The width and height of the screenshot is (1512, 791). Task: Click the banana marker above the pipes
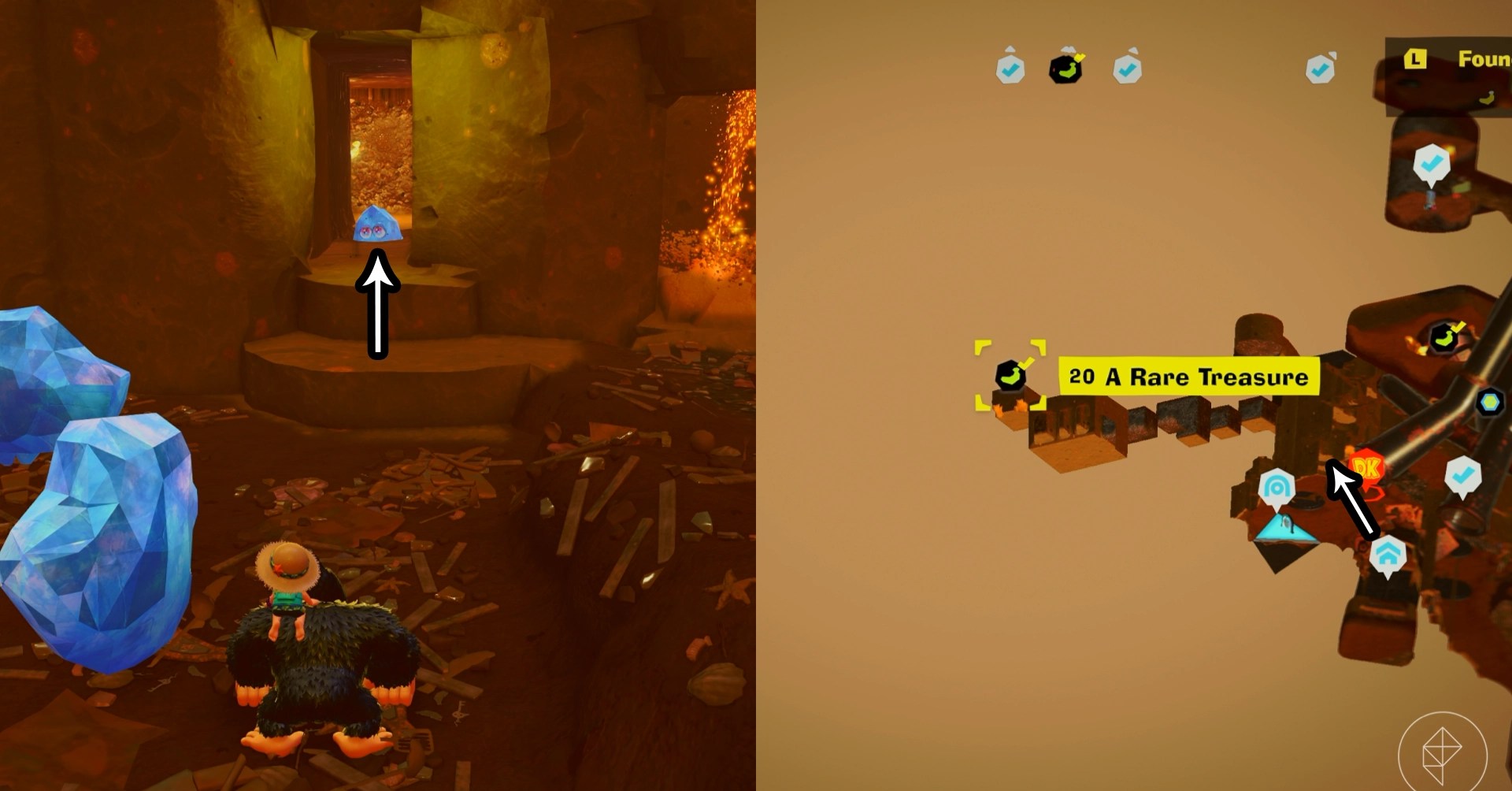click(1445, 338)
